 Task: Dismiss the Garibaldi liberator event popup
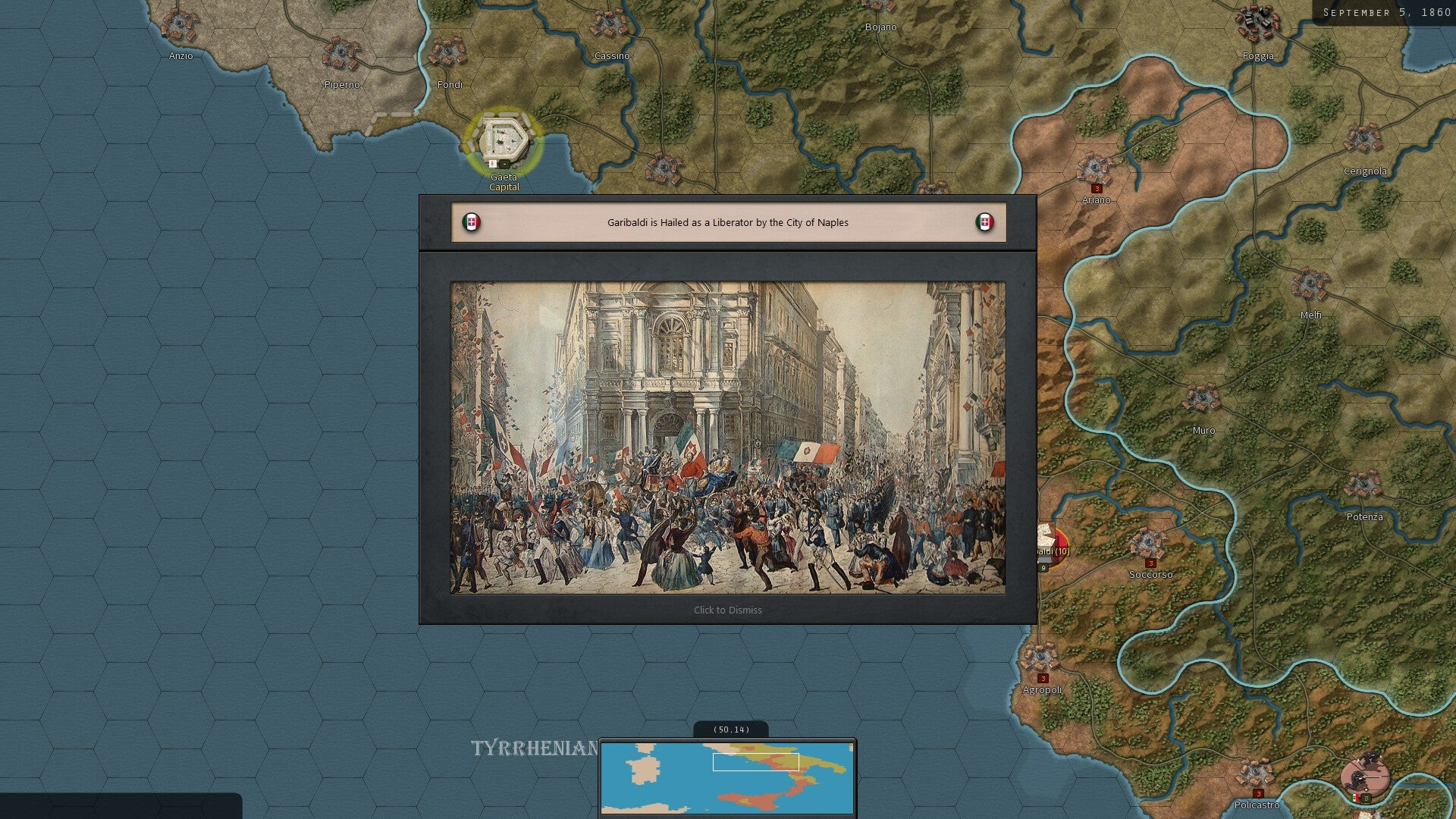[726, 609]
